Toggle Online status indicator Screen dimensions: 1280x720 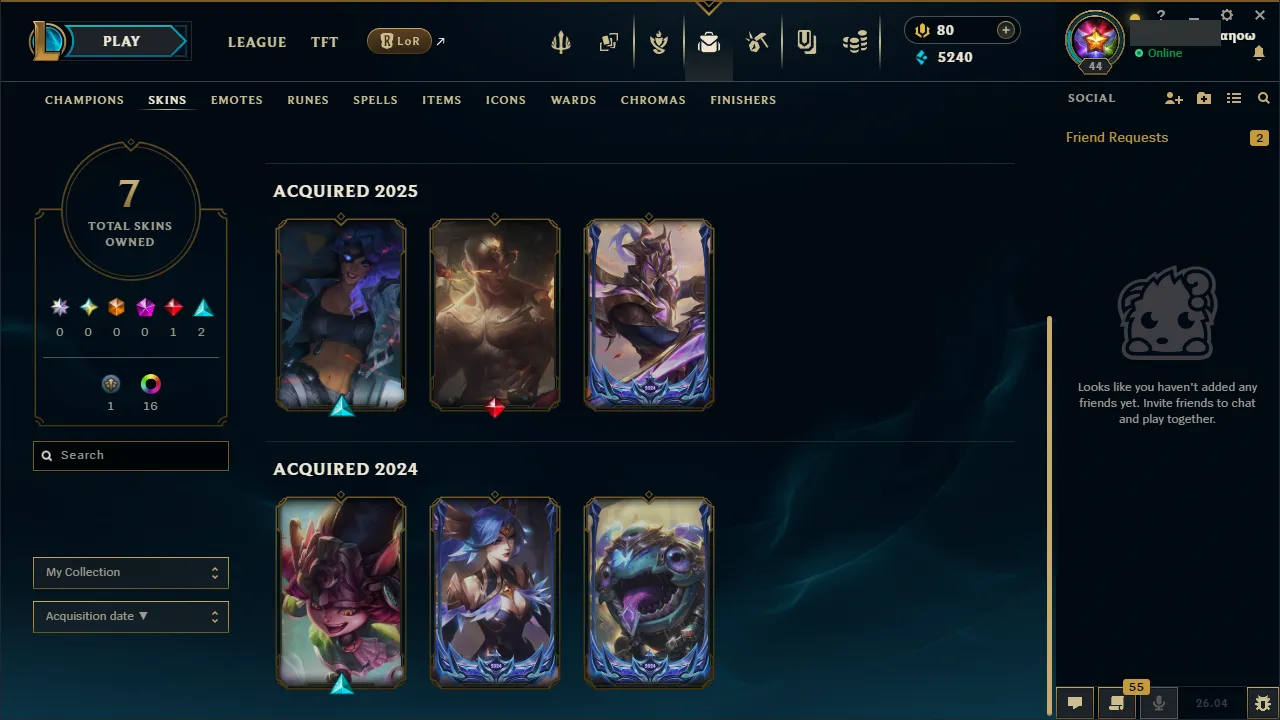1158,53
